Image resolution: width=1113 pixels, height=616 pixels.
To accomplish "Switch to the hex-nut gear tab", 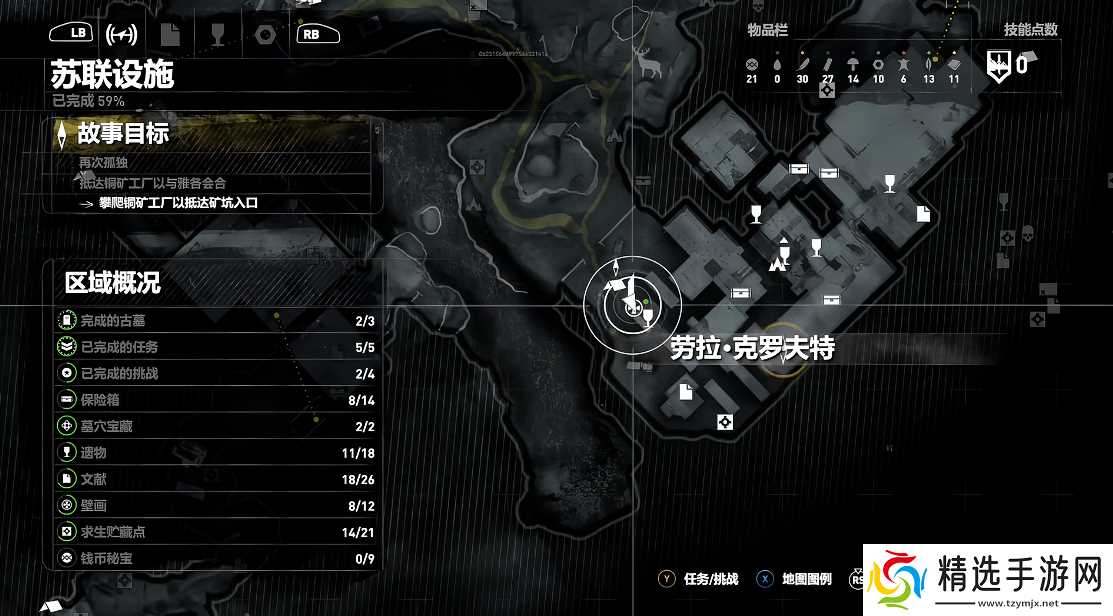I will pos(265,34).
